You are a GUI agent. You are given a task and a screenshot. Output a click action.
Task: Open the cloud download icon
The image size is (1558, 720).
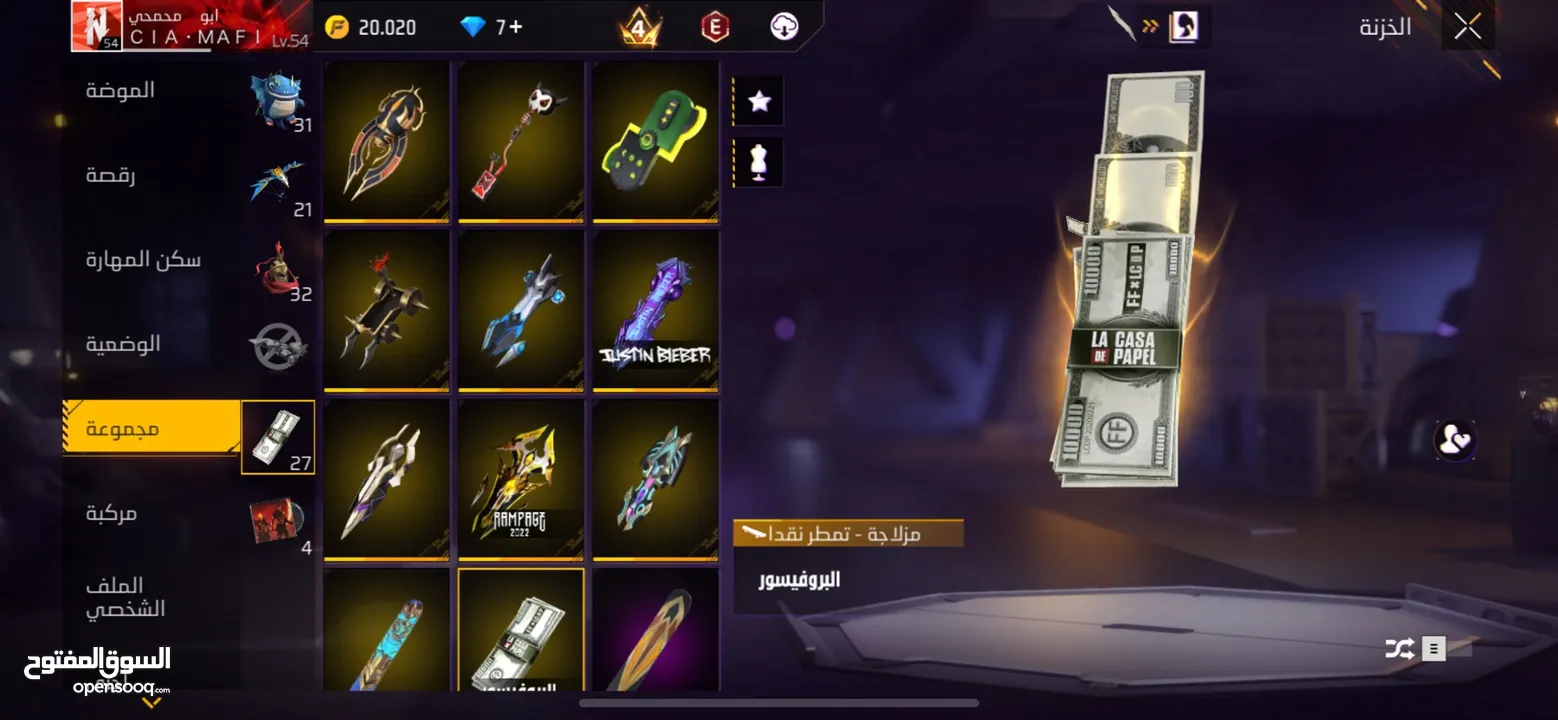[x=785, y=27]
